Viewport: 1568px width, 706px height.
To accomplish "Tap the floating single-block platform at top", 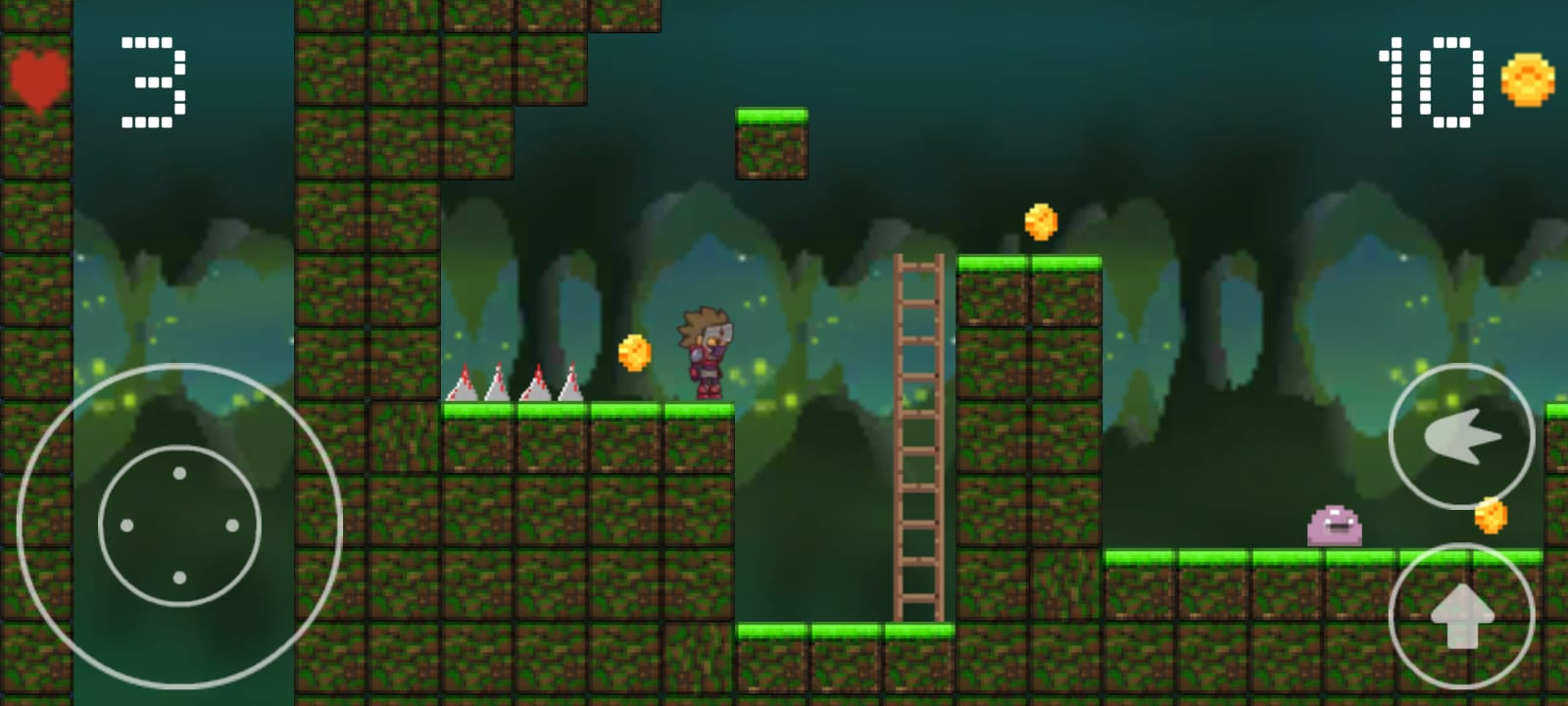I will 770,142.
